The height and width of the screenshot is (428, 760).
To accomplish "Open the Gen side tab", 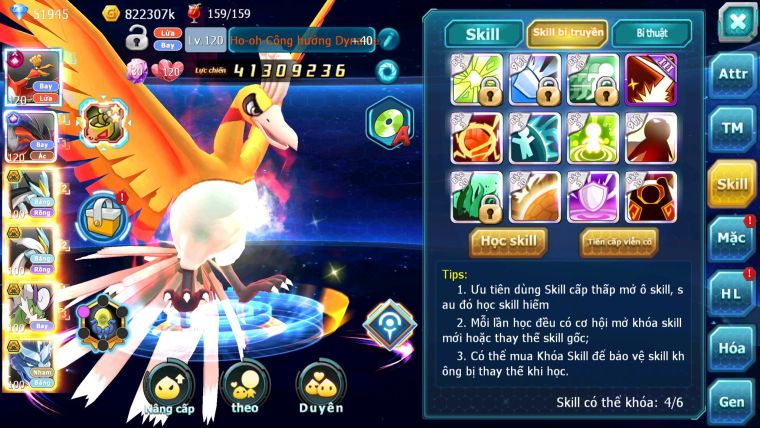I will click(x=732, y=401).
